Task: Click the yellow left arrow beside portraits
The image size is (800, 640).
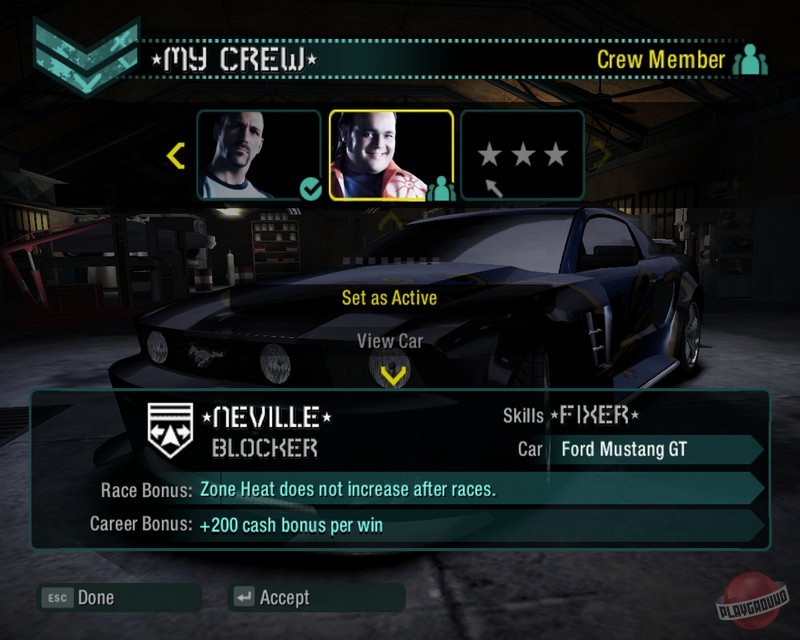Action: point(176,155)
